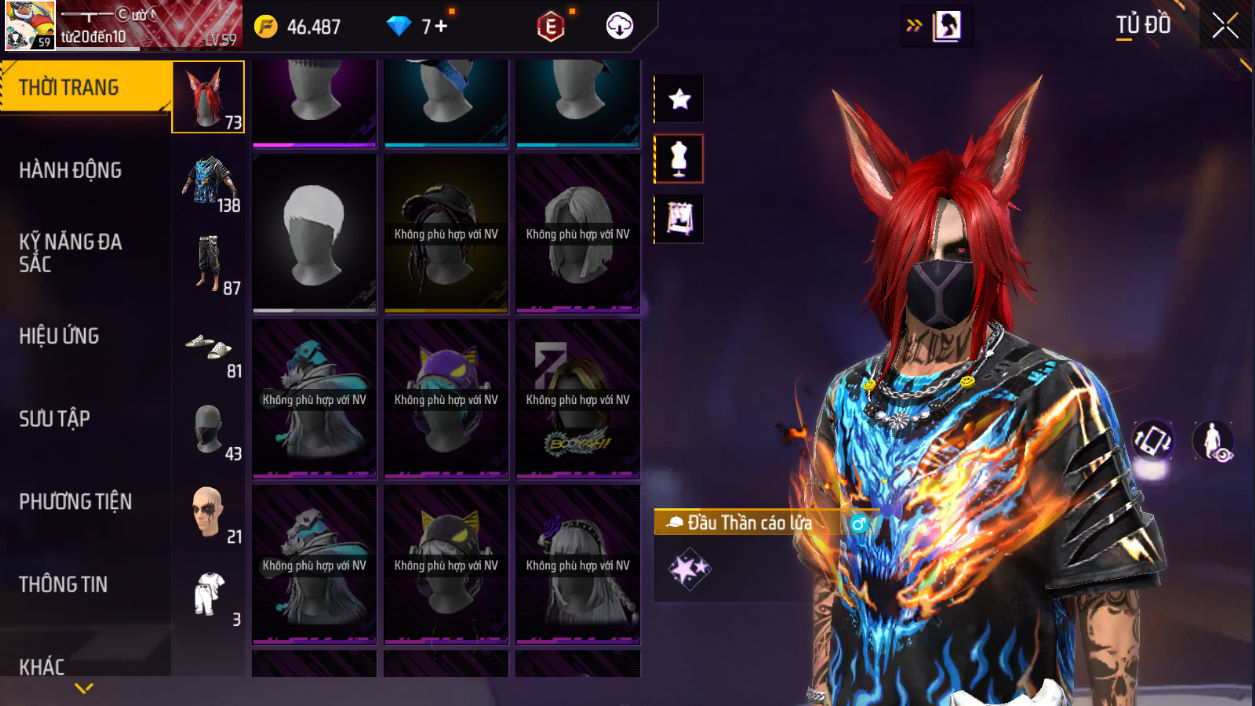
Task: Open the SƯU TẬP collection menu
Action: [54, 419]
